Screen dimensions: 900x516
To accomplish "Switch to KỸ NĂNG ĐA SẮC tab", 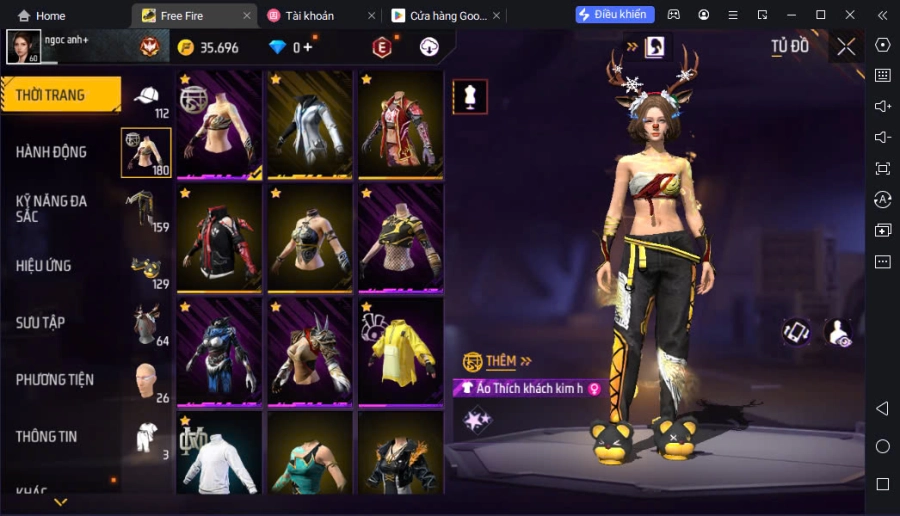I will 51,208.
